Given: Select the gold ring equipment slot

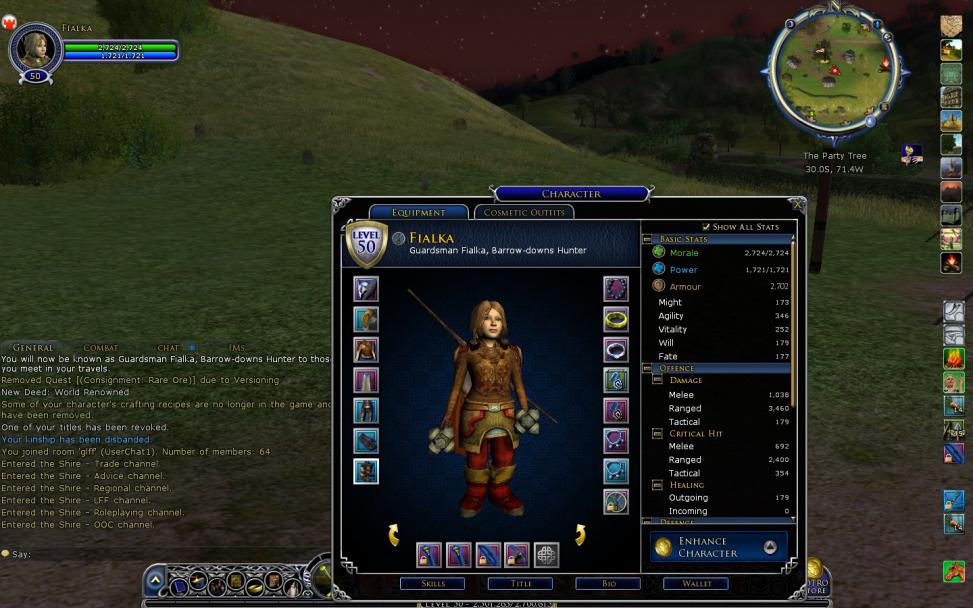Looking at the screenshot, I should pyautogui.click(x=616, y=319).
